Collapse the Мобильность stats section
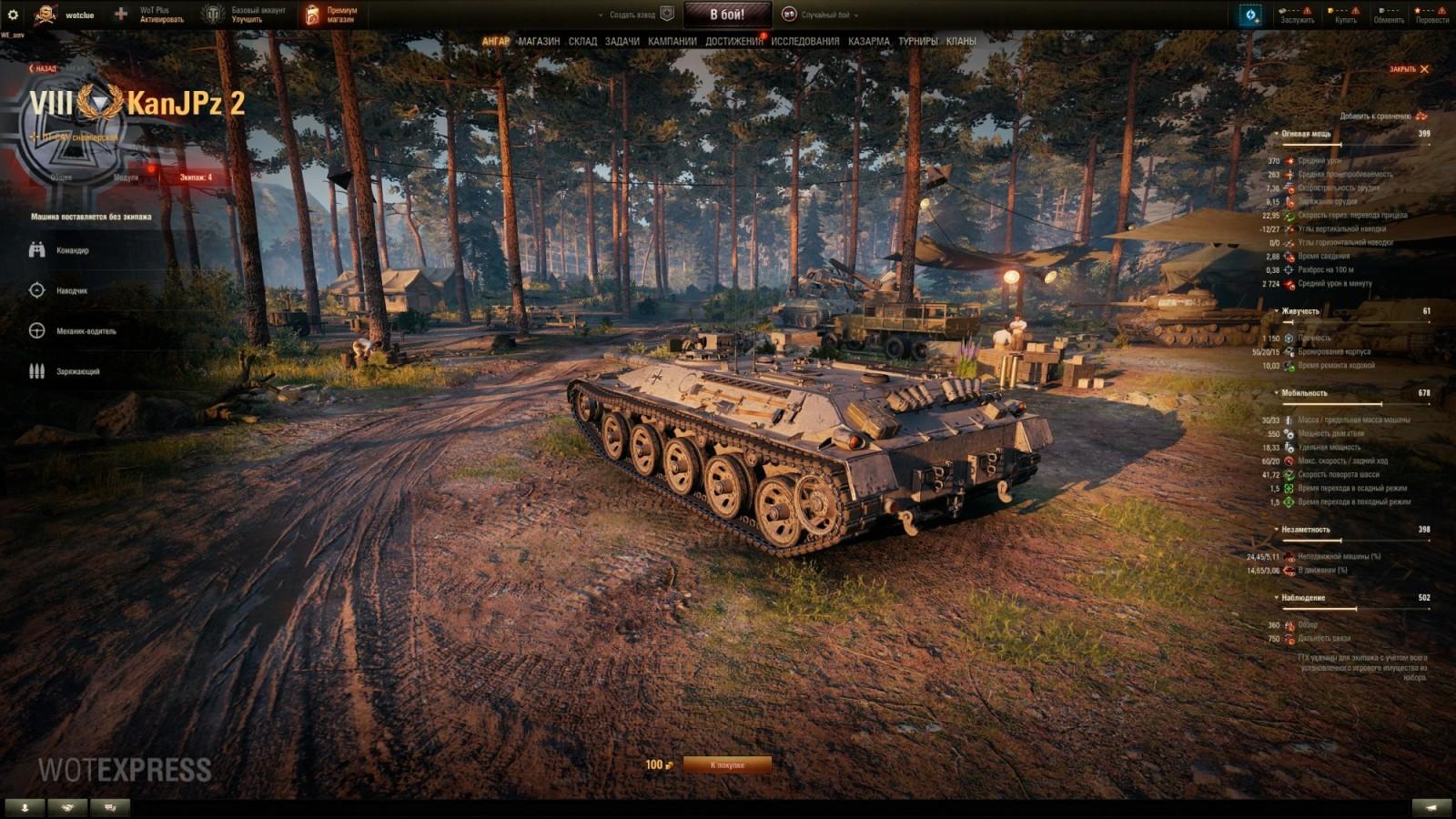This screenshot has width=1456, height=819. 1279,391
